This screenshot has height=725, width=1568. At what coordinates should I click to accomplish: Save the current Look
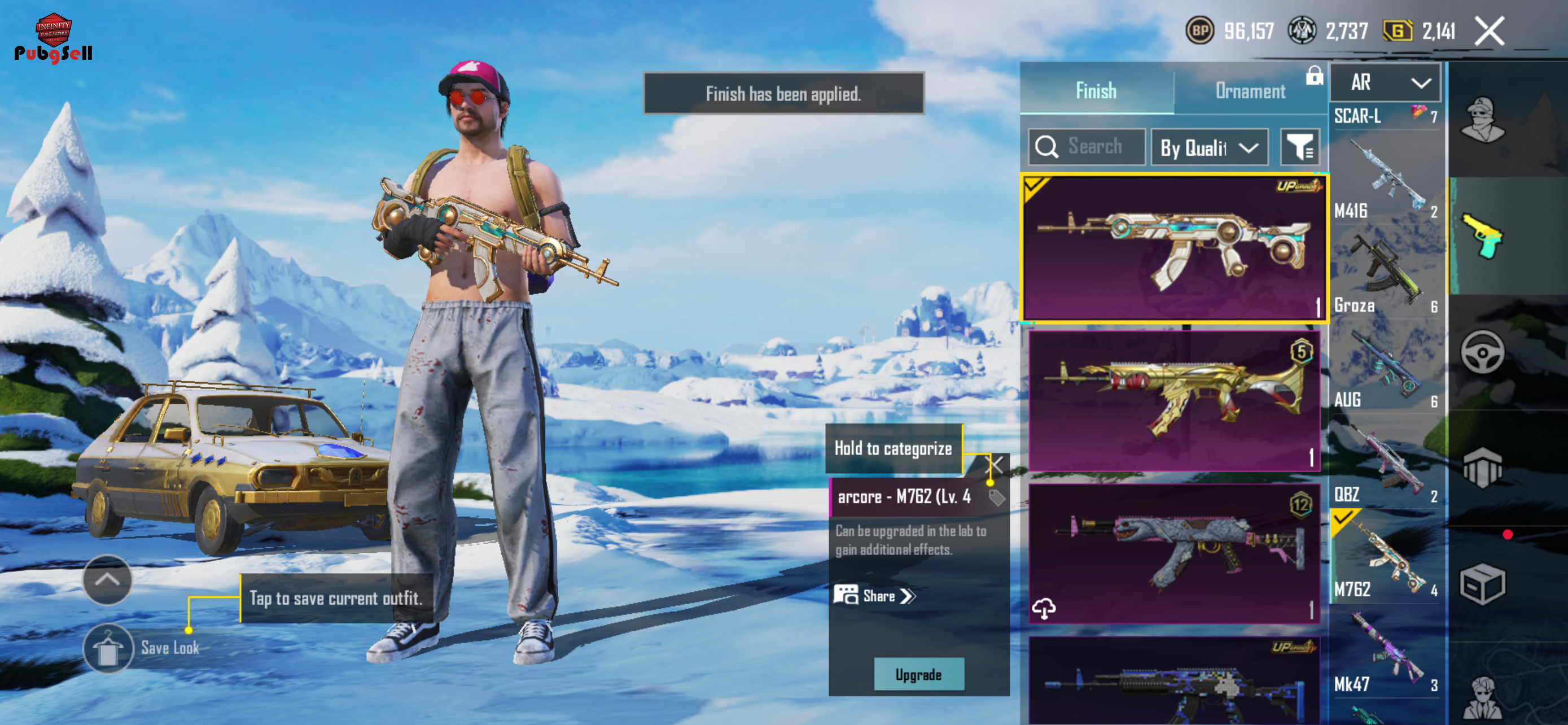click(x=108, y=648)
